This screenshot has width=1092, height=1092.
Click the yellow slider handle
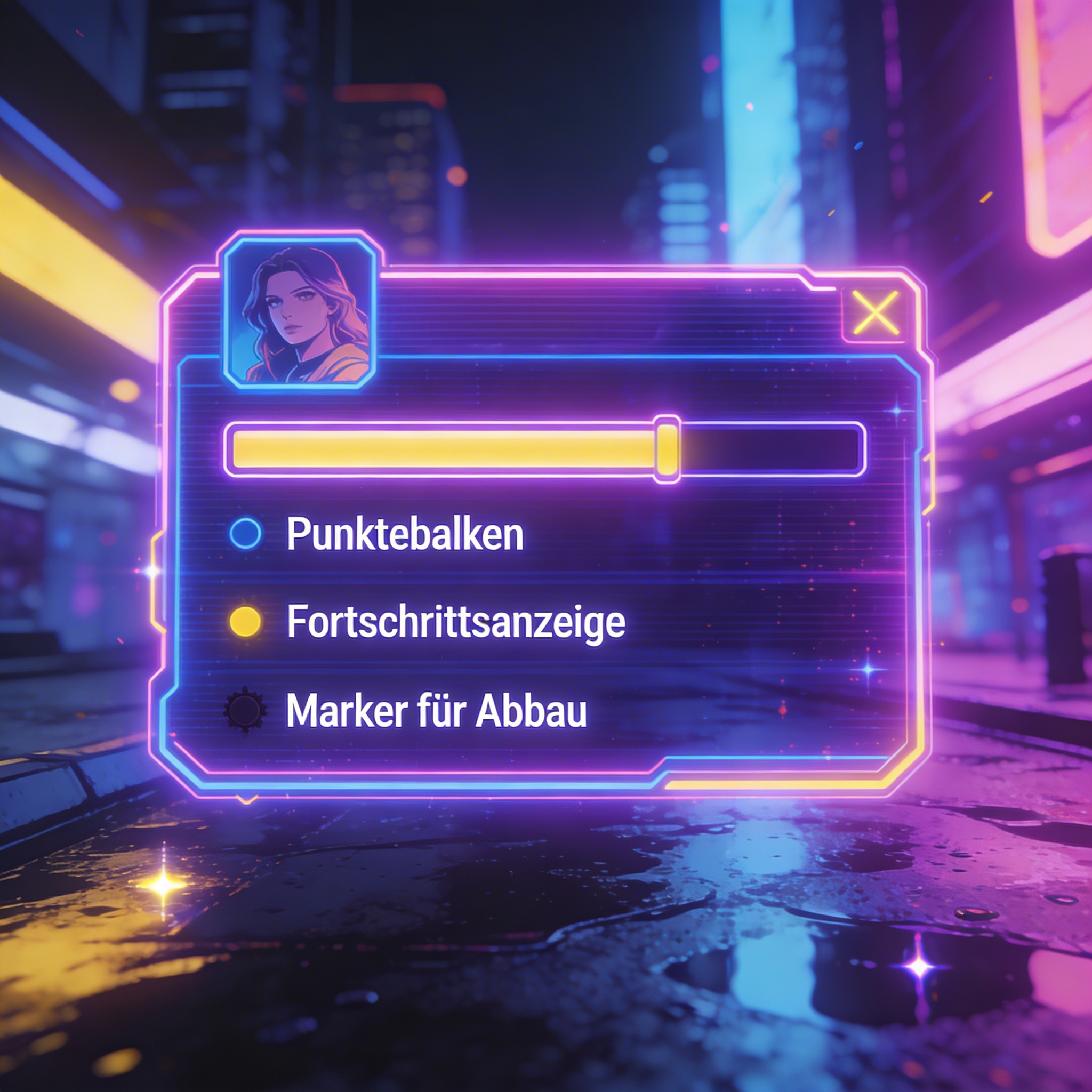click(667, 449)
